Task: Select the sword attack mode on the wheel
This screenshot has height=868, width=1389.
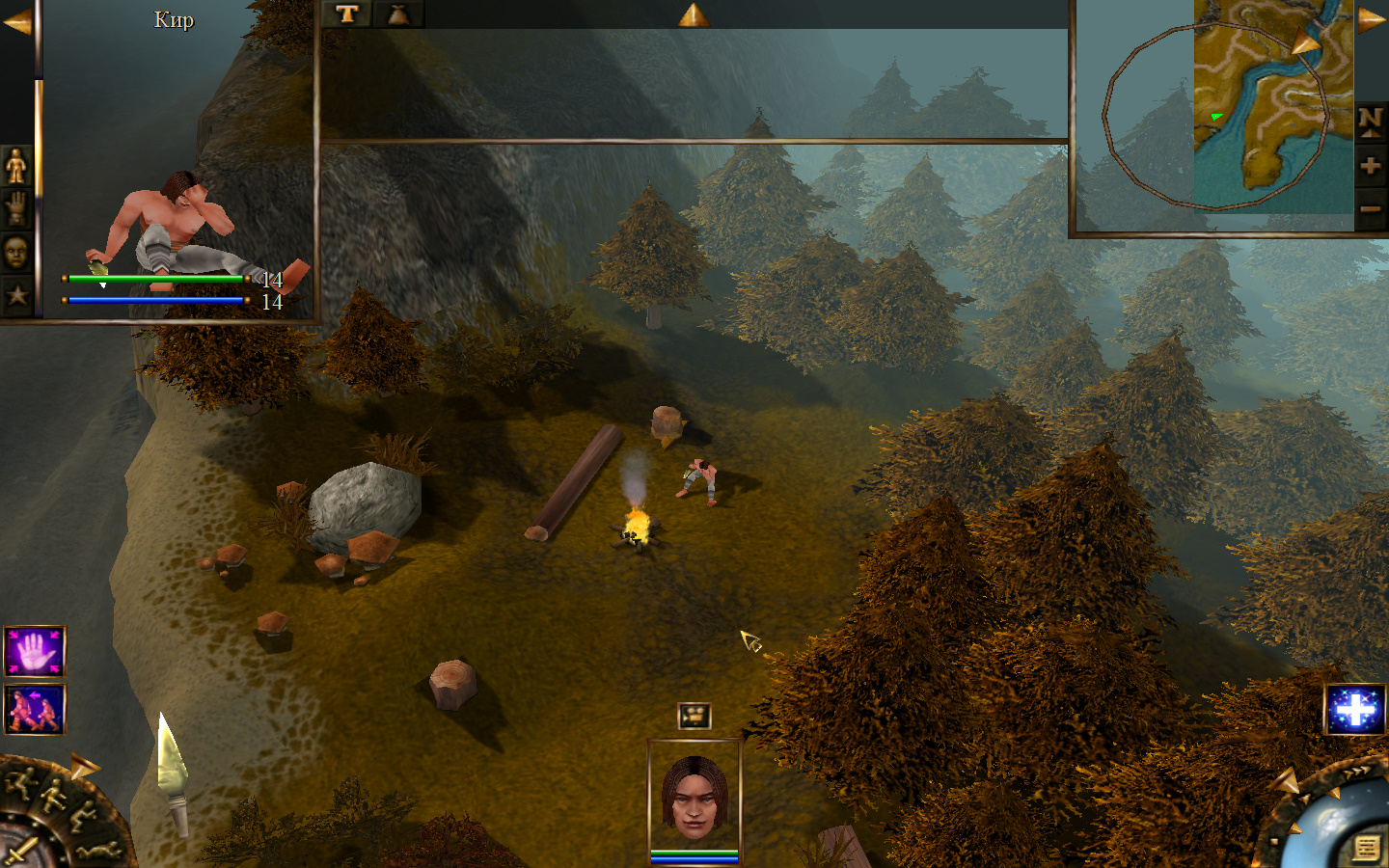Action: (19, 853)
